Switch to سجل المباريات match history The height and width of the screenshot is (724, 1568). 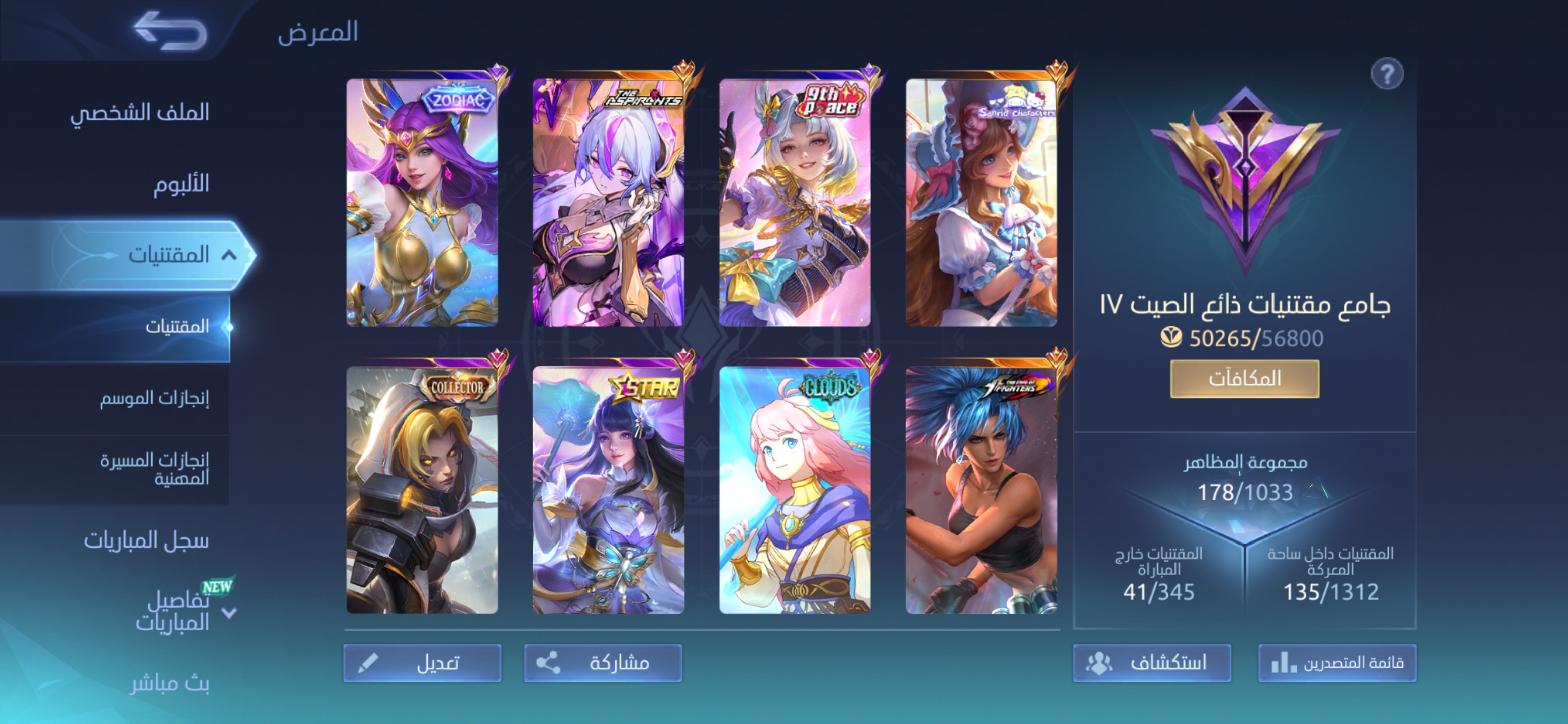click(146, 540)
